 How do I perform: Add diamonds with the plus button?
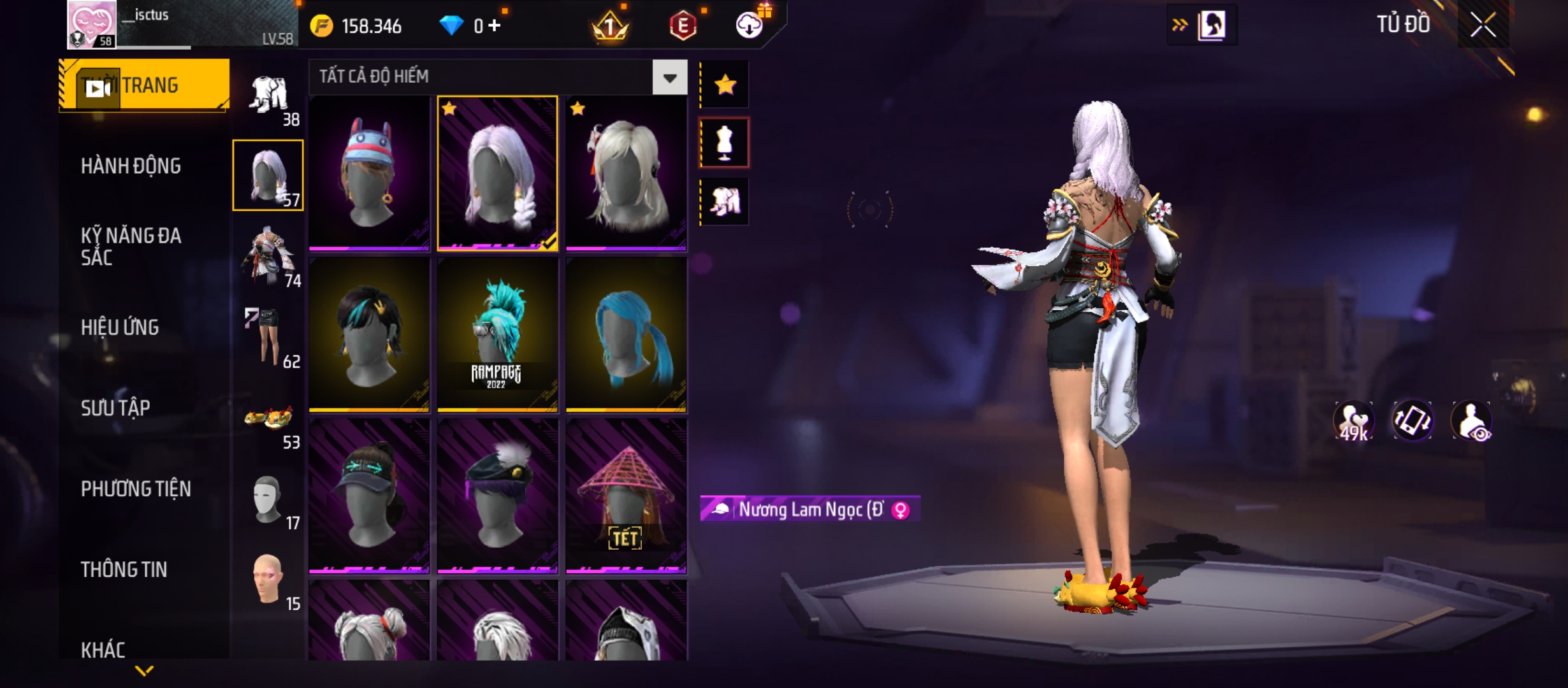[x=495, y=25]
